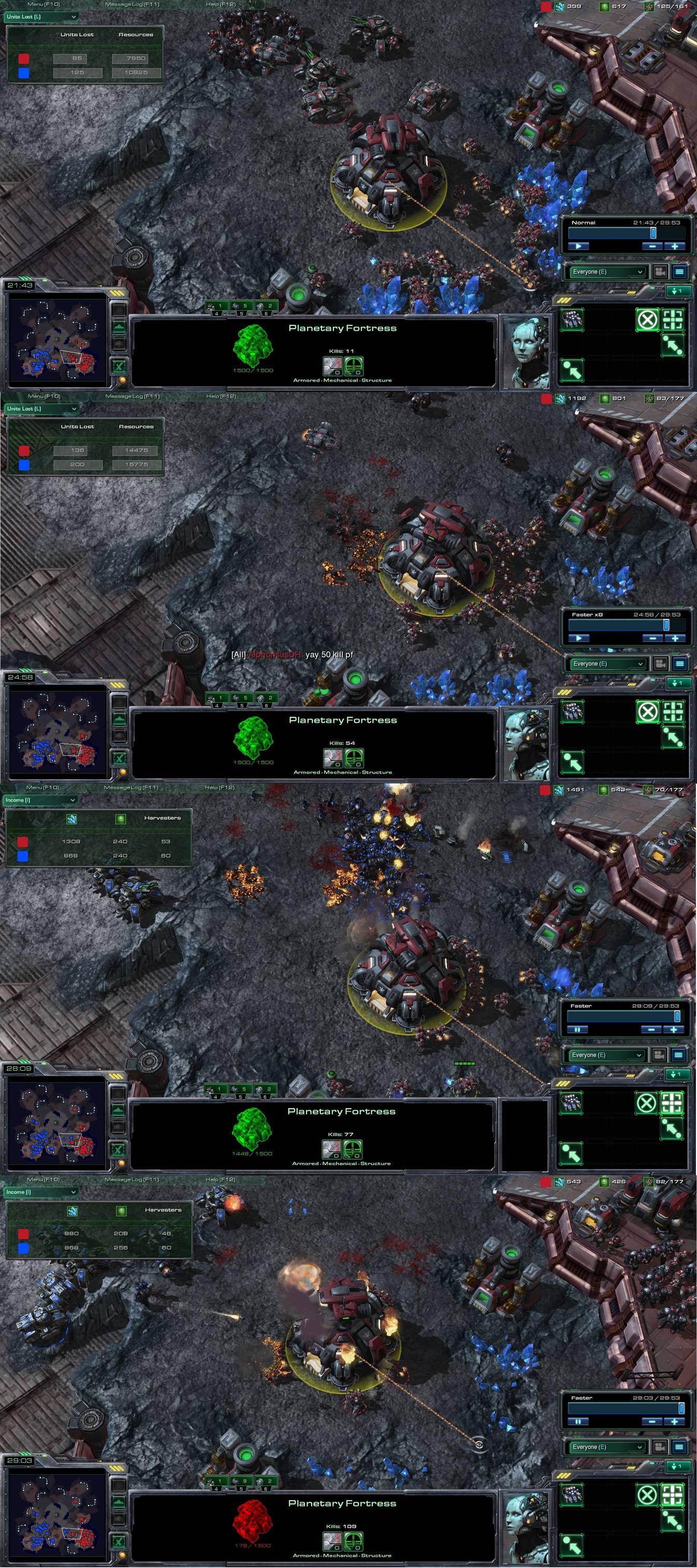Increase speed on the Faster x8 replay panel
The image size is (697, 1568).
(675, 638)
